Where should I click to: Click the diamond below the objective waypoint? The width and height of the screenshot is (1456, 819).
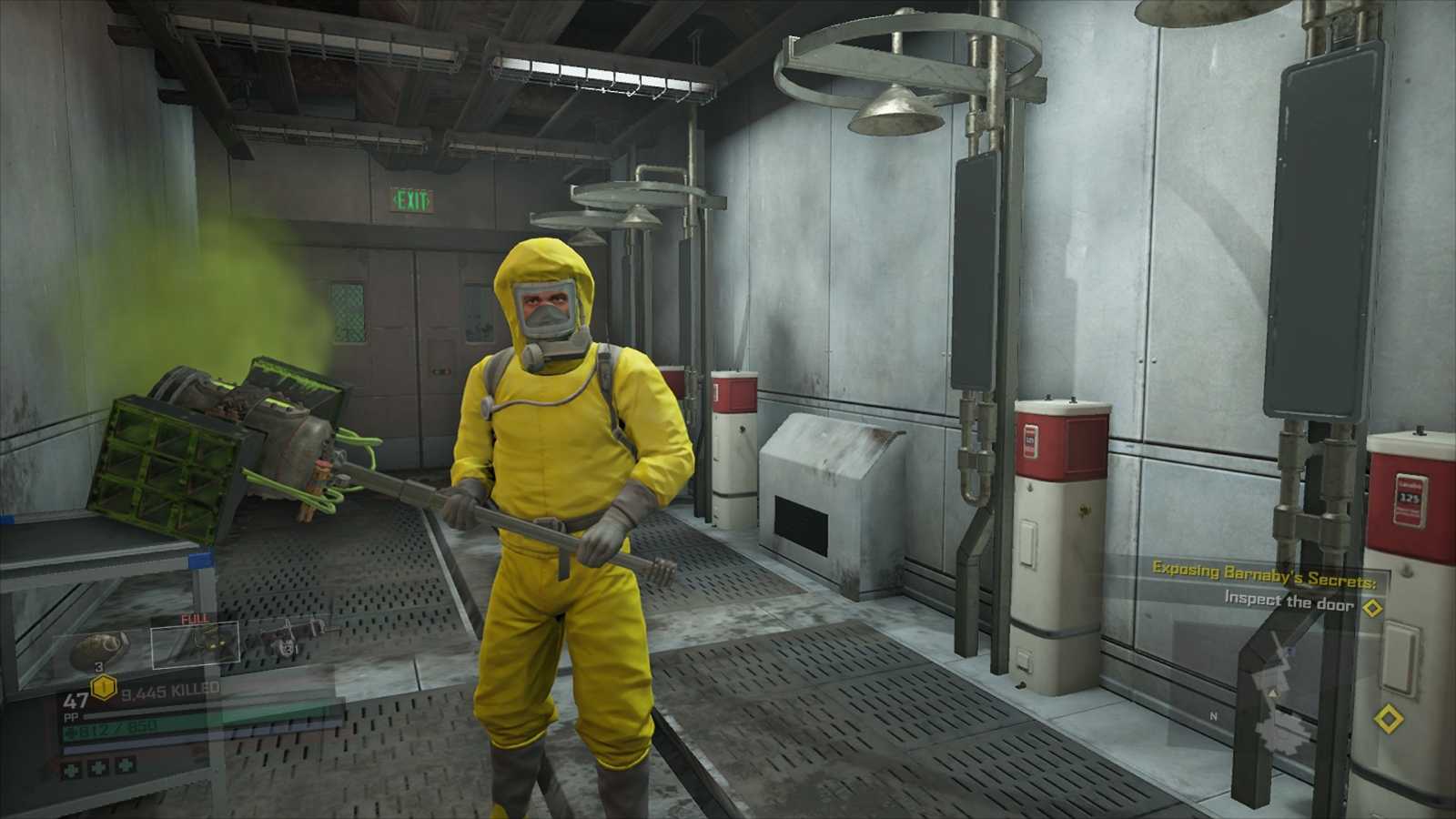tap(1390, 717)
